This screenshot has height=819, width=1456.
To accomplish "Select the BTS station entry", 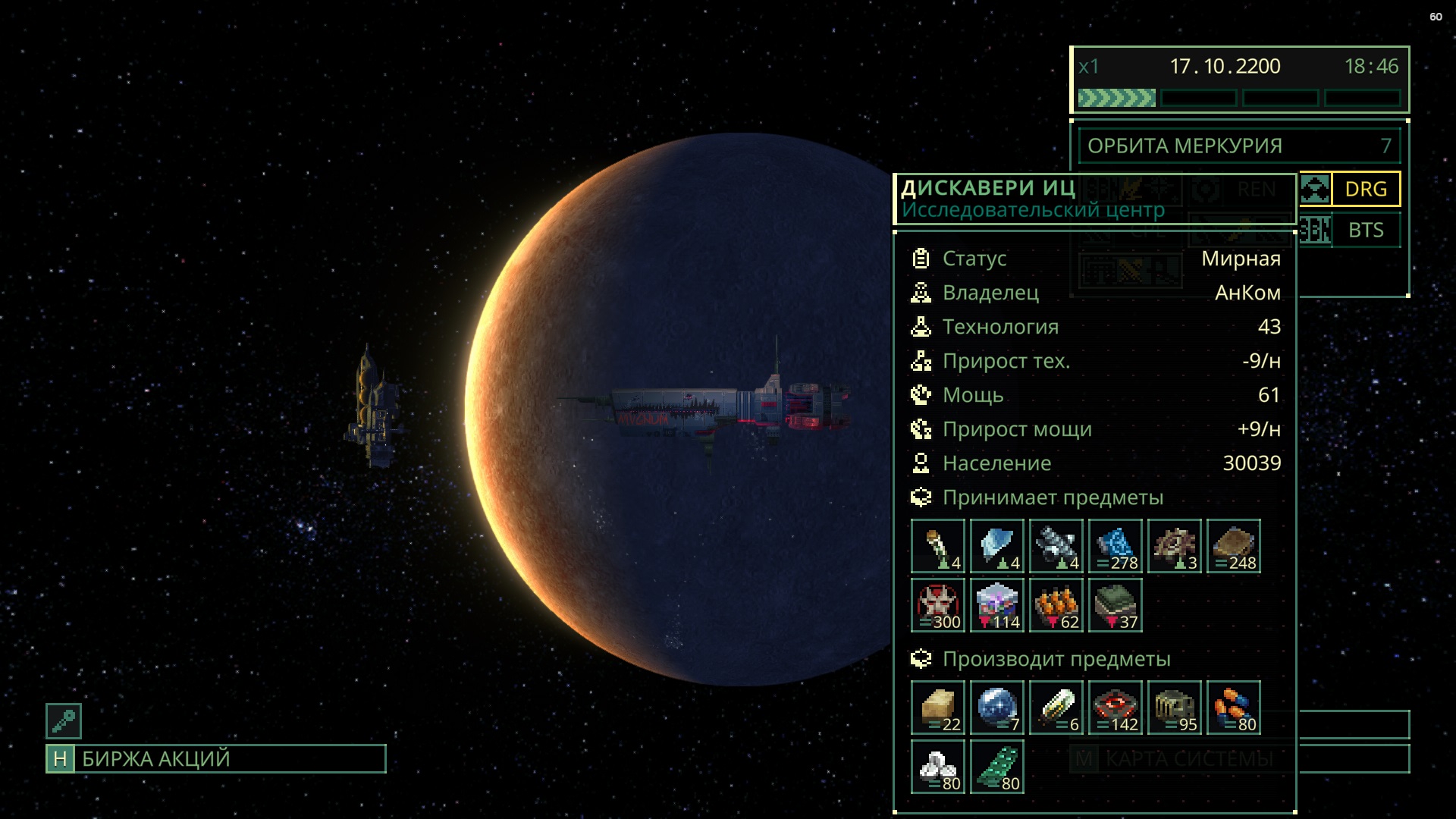I will coord(1365,231).
